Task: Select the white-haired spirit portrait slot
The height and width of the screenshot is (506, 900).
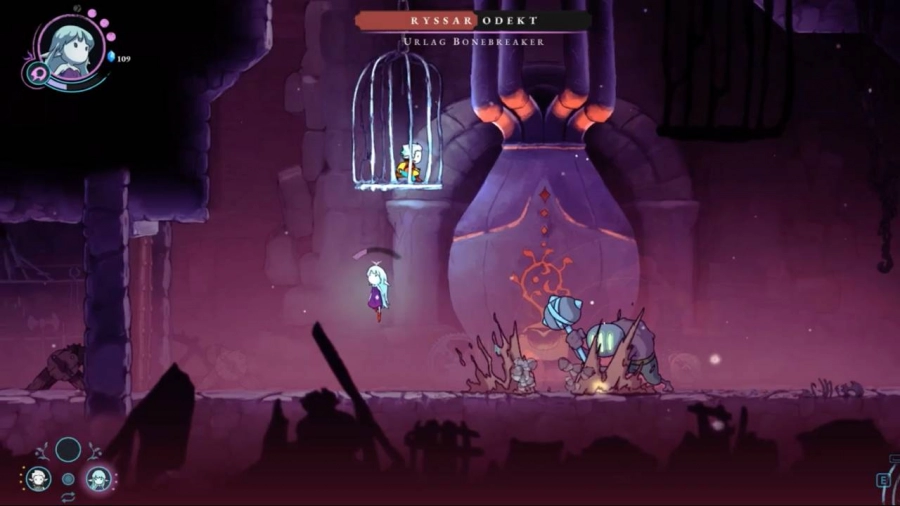Action: [x=38, y=478]
